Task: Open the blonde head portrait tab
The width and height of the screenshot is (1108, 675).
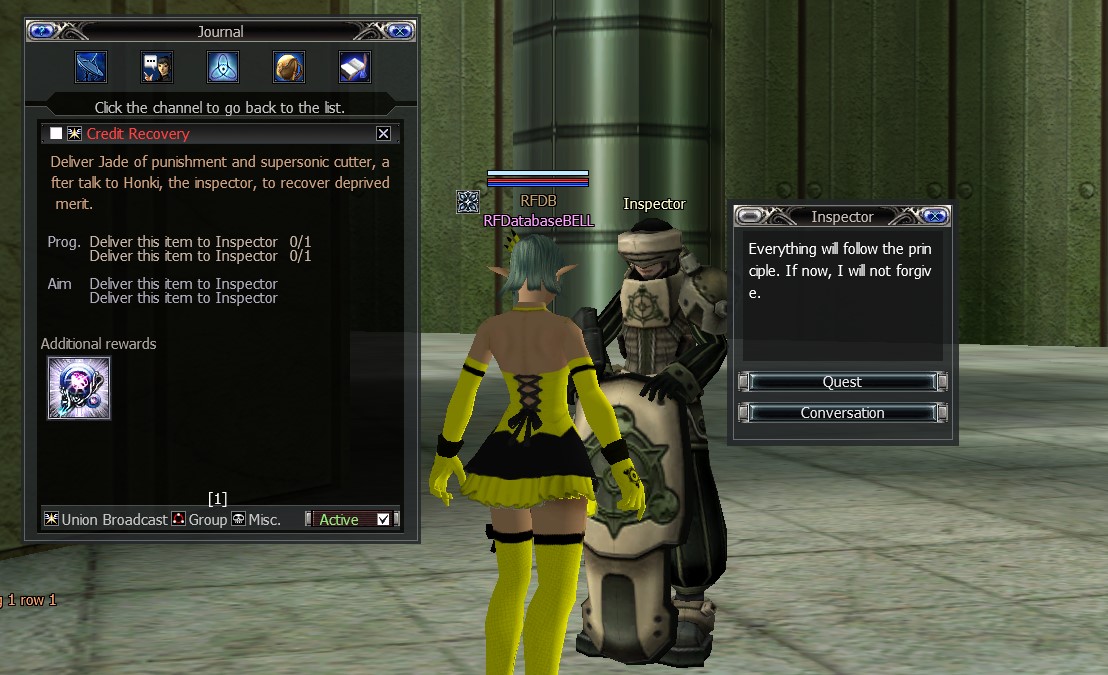Action: [x=289, y=67]
